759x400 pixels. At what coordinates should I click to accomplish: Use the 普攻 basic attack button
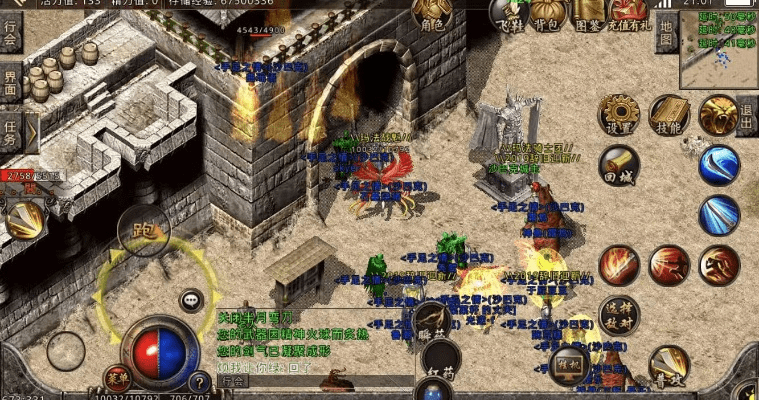tap(669, 366)
